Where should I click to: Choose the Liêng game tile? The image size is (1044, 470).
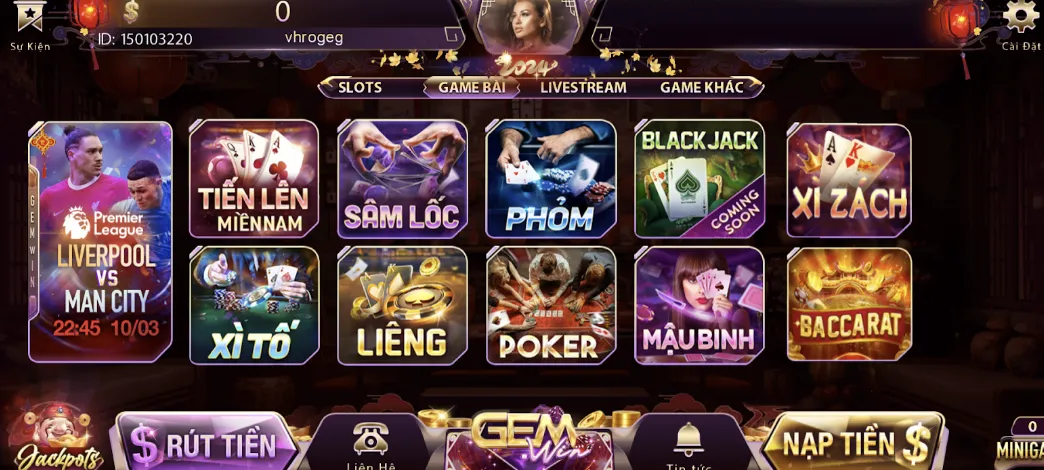402,305
